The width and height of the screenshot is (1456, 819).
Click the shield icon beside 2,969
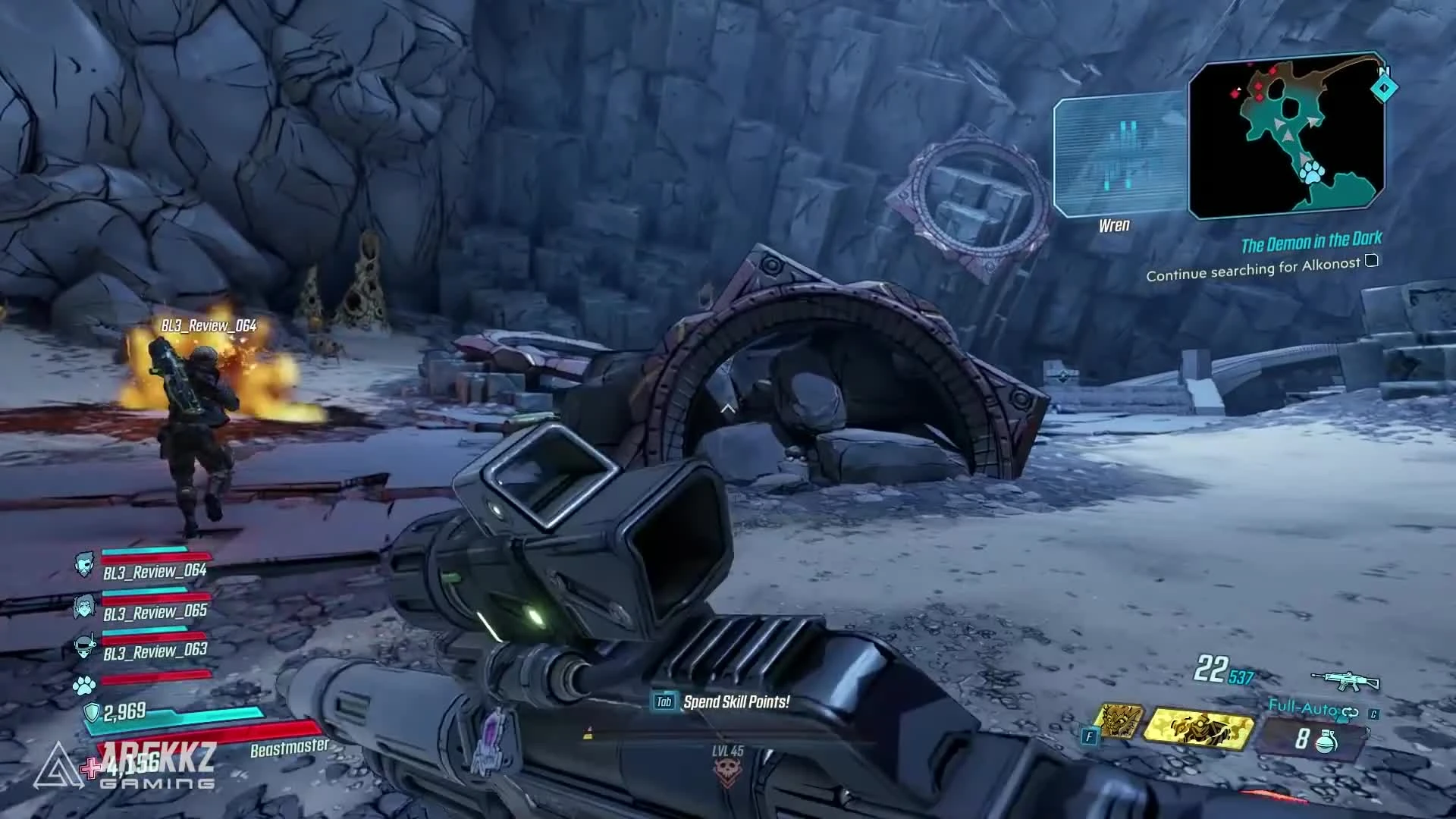[93, 713]
